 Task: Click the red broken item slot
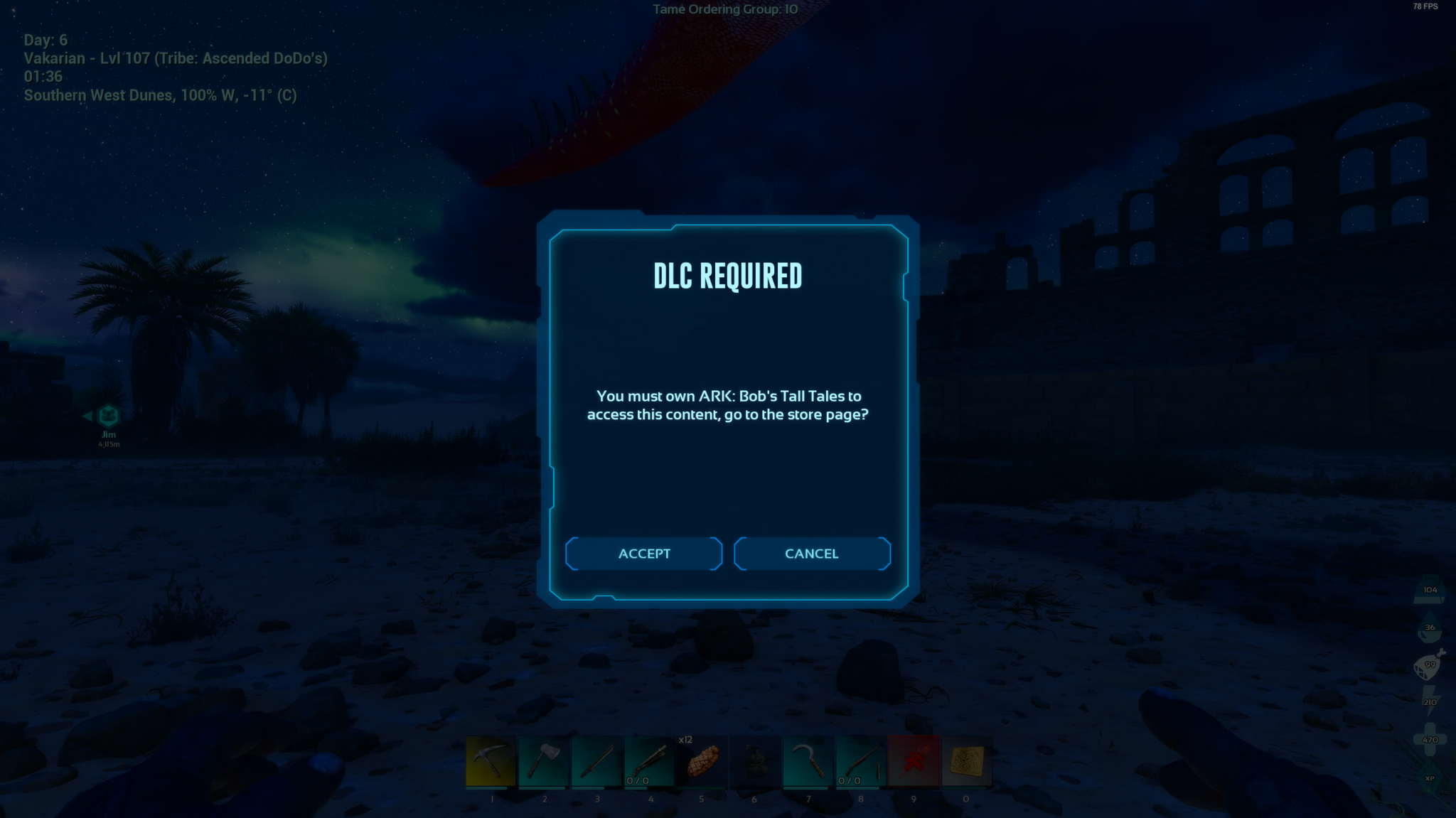point(914,762)
